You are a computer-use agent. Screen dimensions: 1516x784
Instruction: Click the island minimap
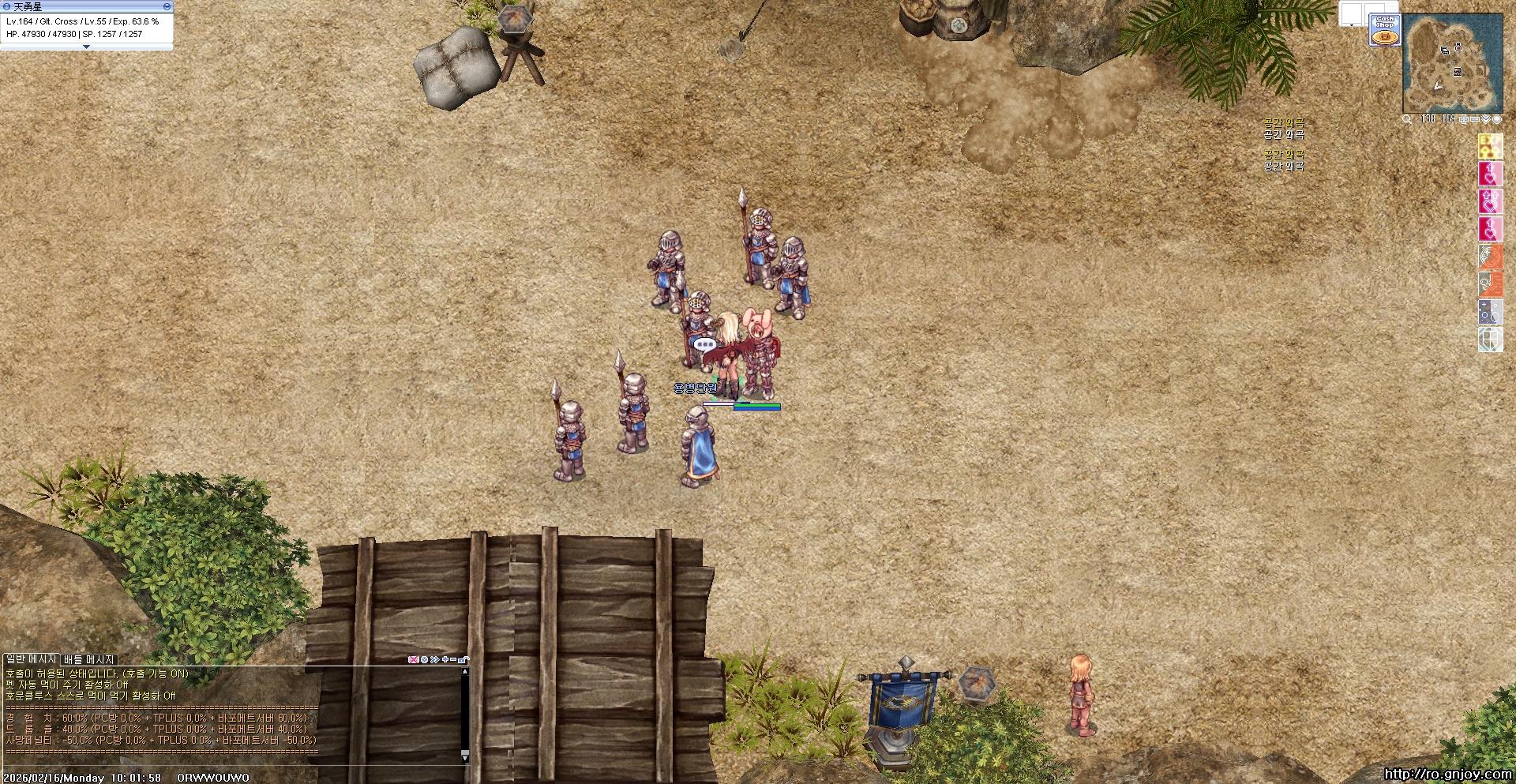pos(1452,65)
